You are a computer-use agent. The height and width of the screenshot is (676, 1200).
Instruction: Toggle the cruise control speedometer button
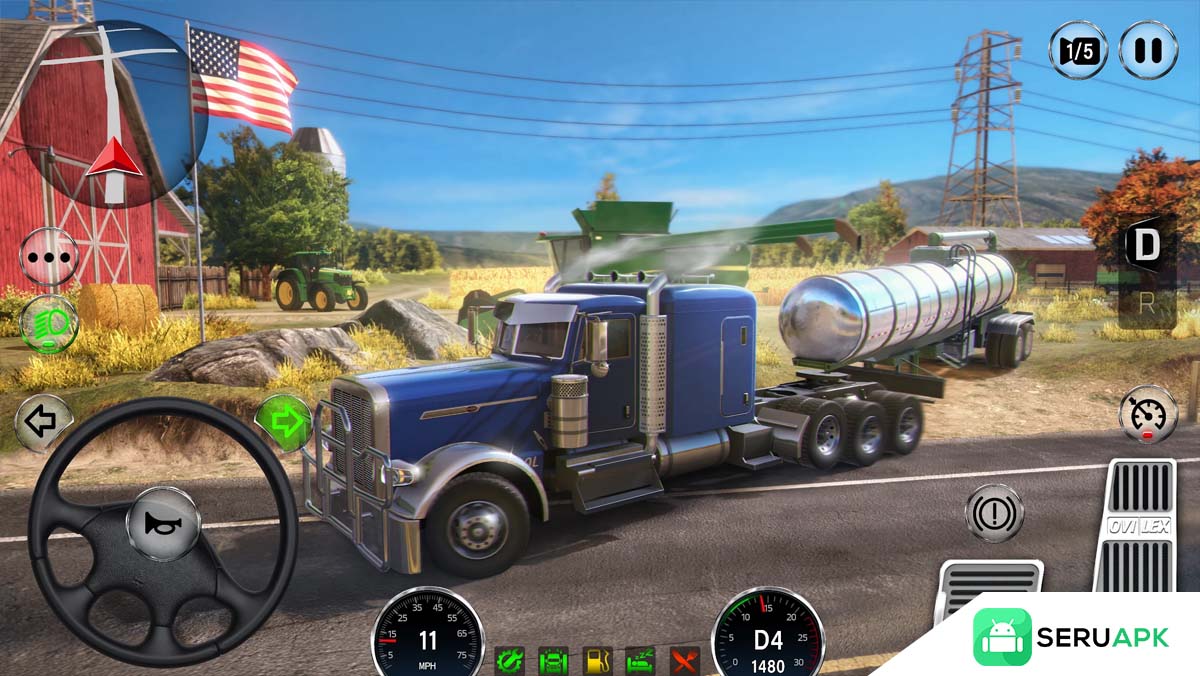coord(1147,413)
